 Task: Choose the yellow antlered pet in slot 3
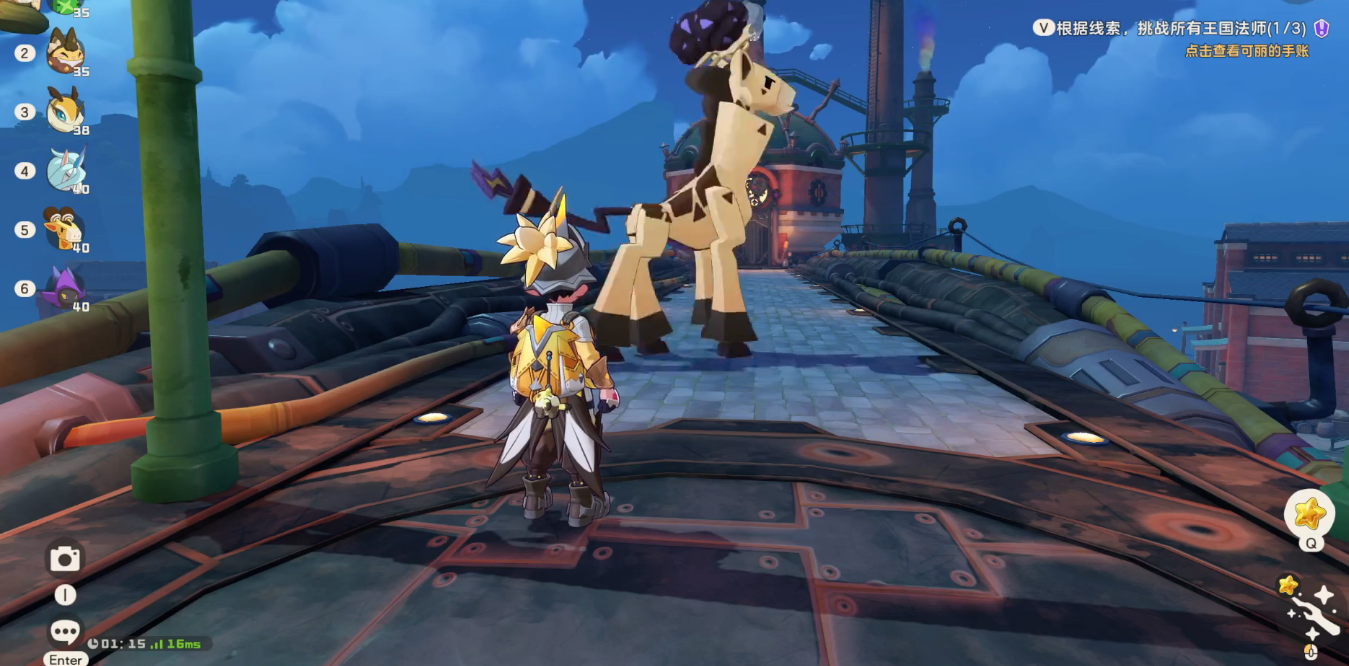(x=65, y=110)
